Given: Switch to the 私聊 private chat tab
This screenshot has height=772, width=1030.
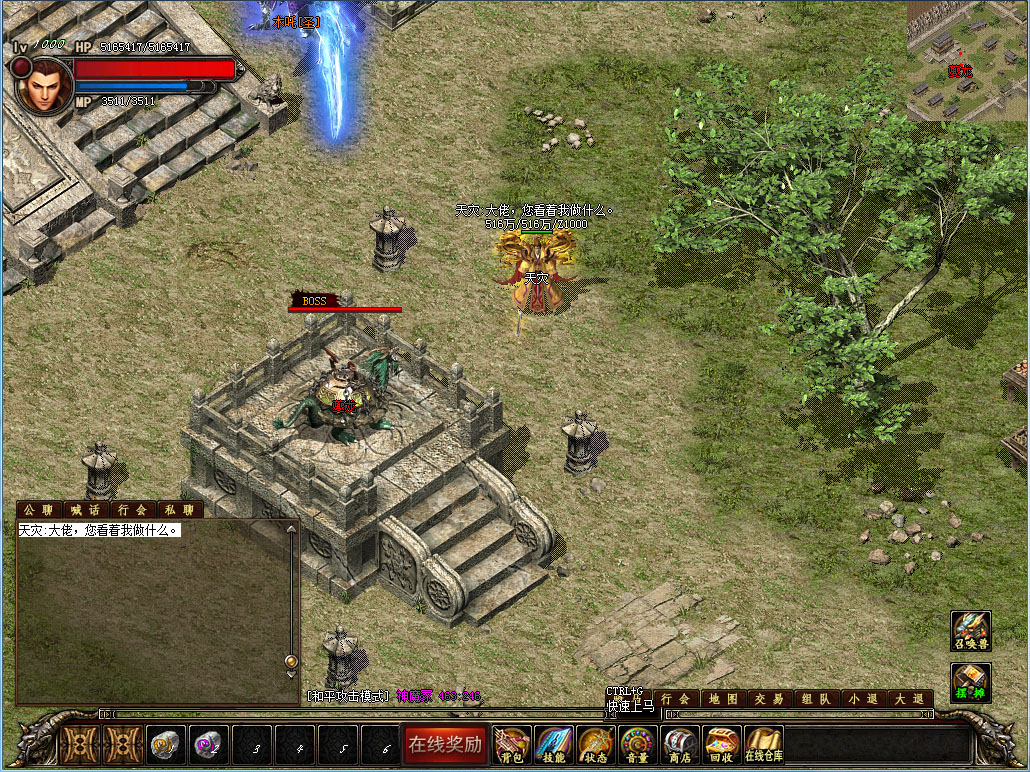Looking at the screenshot, I should (x=180, y=510).
